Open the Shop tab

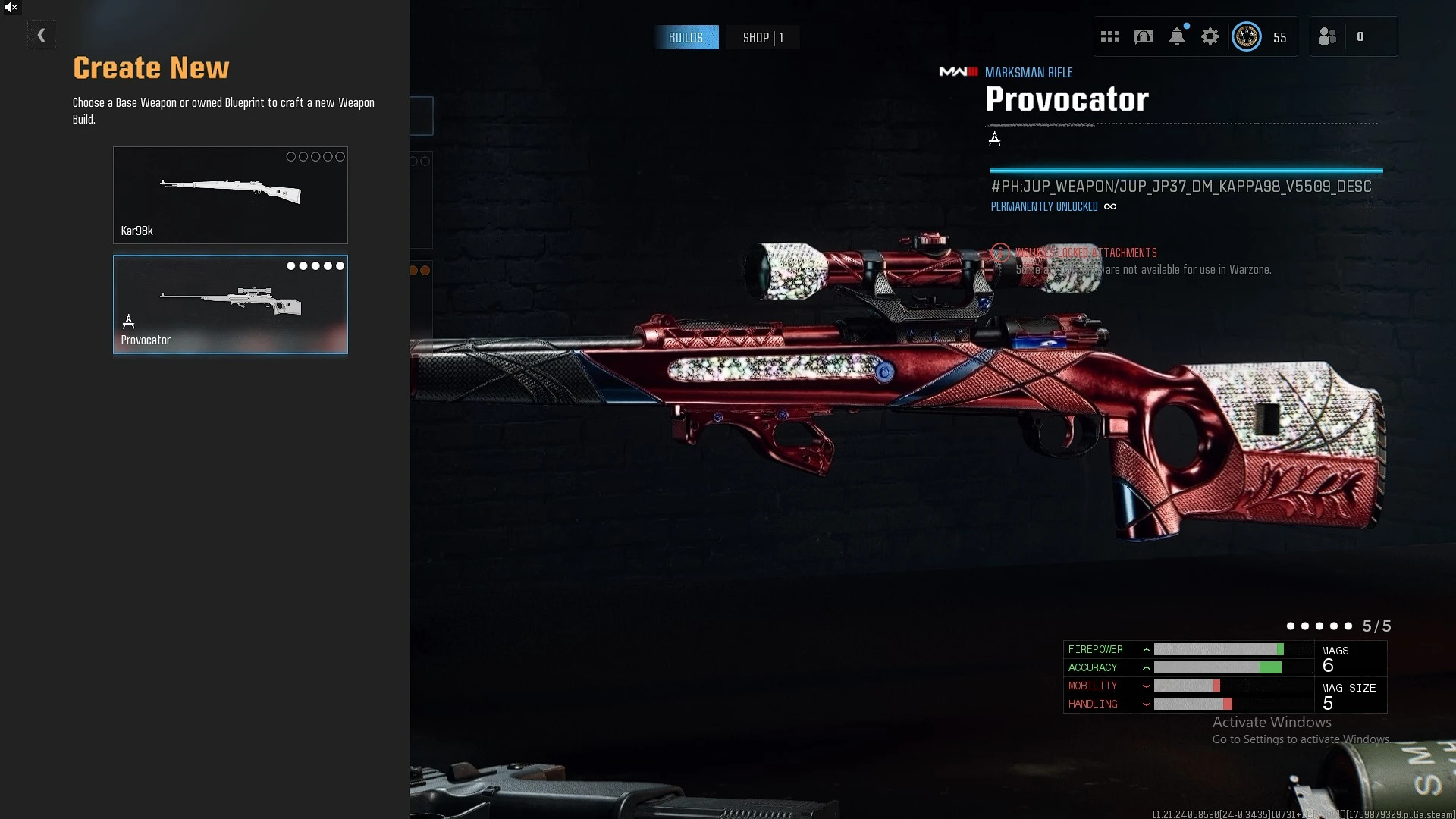[x=762, y=37]
